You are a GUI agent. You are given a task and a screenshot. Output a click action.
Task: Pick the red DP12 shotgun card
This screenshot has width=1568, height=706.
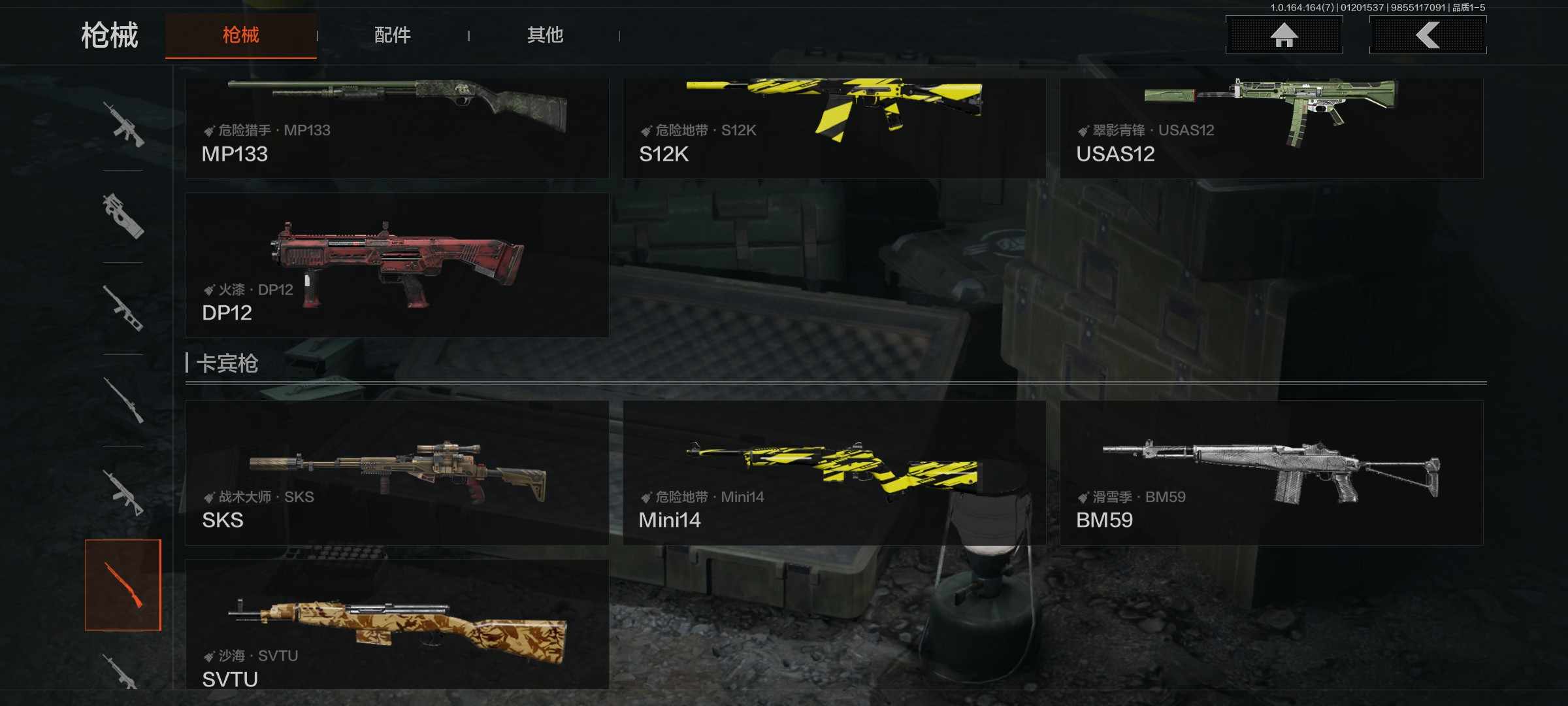(x=397, y=265)
